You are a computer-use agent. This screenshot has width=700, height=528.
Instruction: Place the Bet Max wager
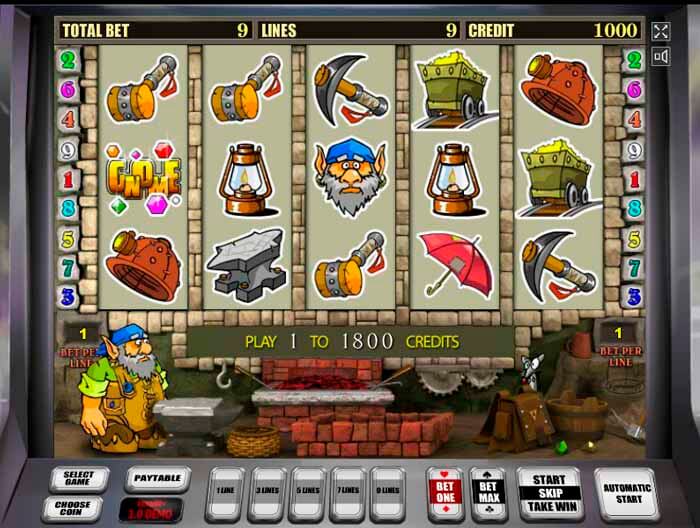point(486,490)
